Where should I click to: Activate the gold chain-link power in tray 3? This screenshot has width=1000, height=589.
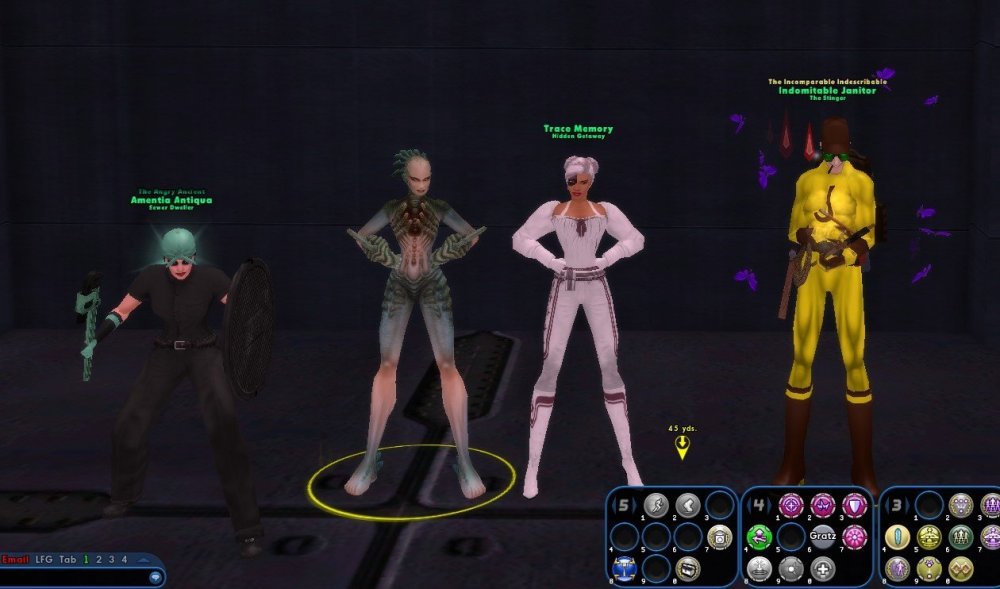coord(961,568)
